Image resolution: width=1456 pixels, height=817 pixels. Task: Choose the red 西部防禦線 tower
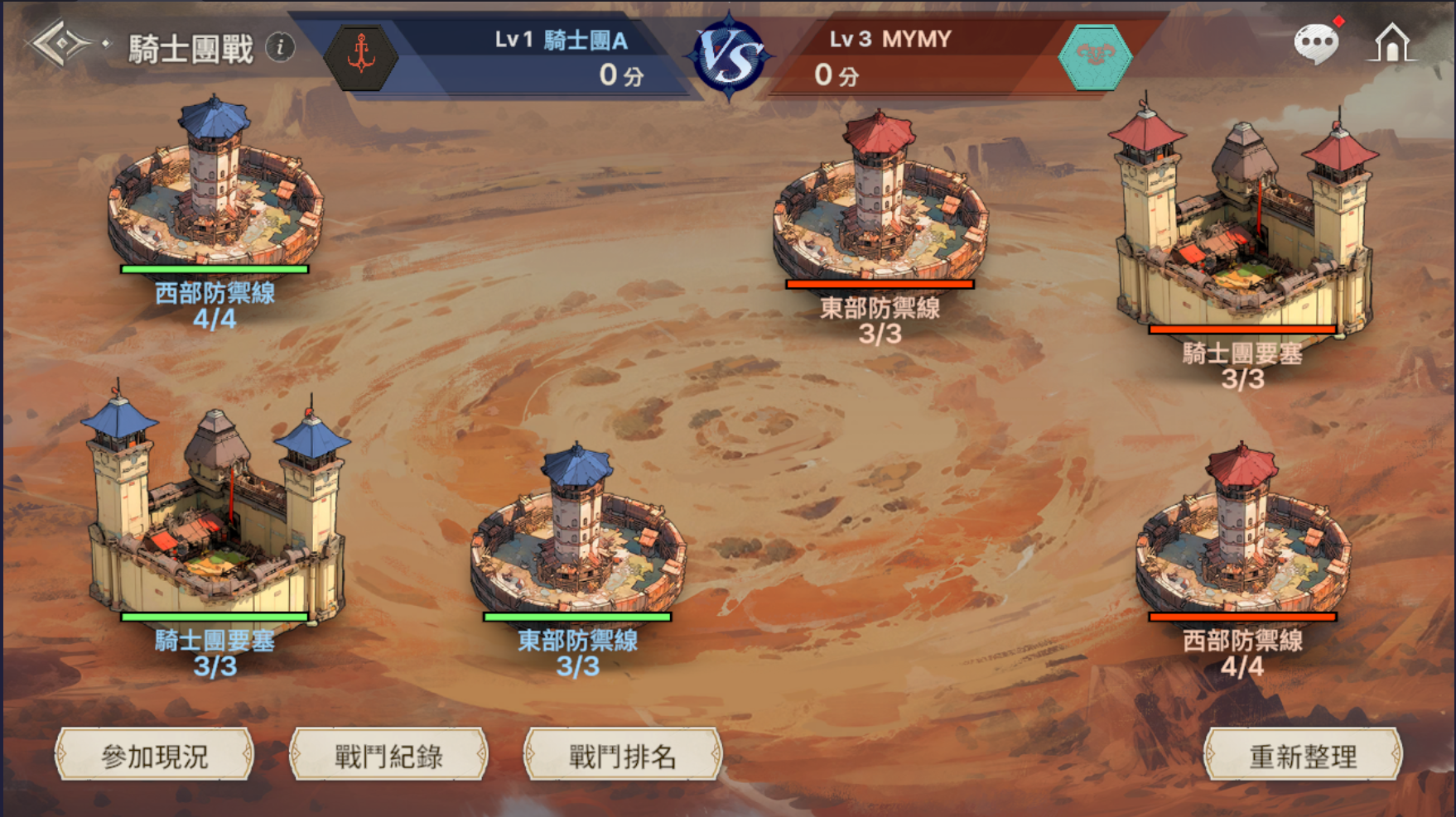click(x=1242, y=534)
